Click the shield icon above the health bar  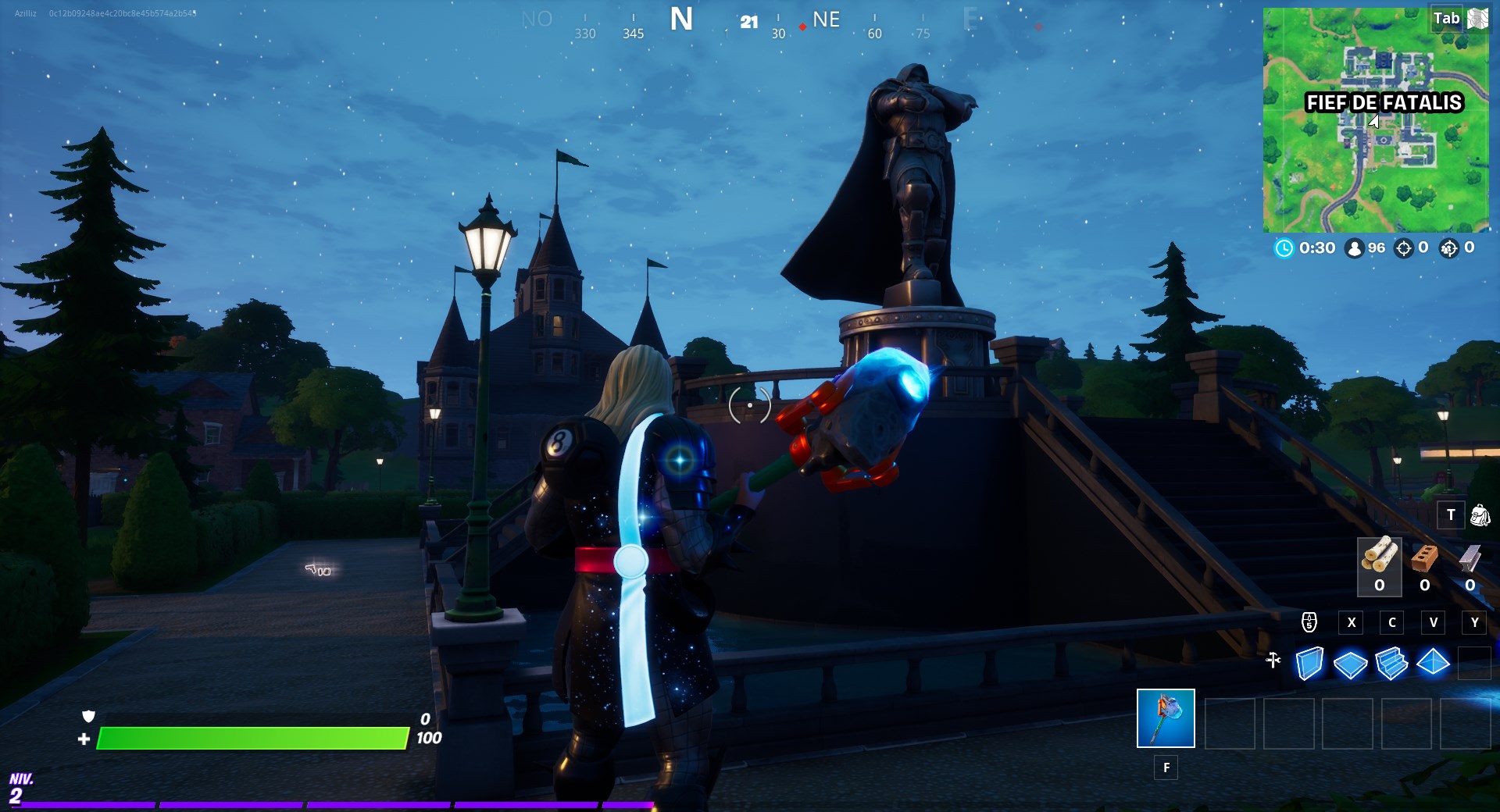coord(88,718)
